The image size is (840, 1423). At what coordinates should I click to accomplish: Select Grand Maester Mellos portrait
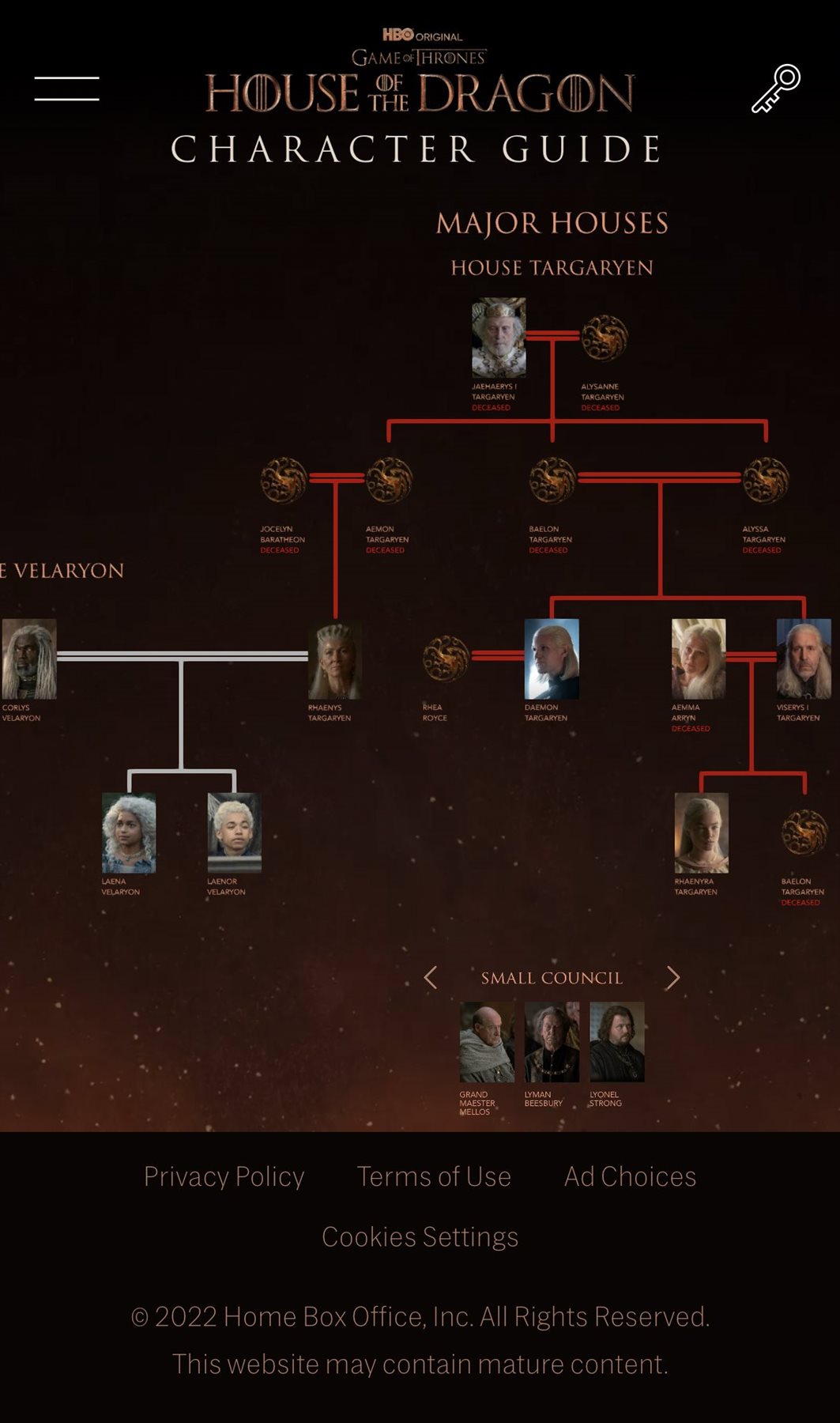(x=487, y=1042)
